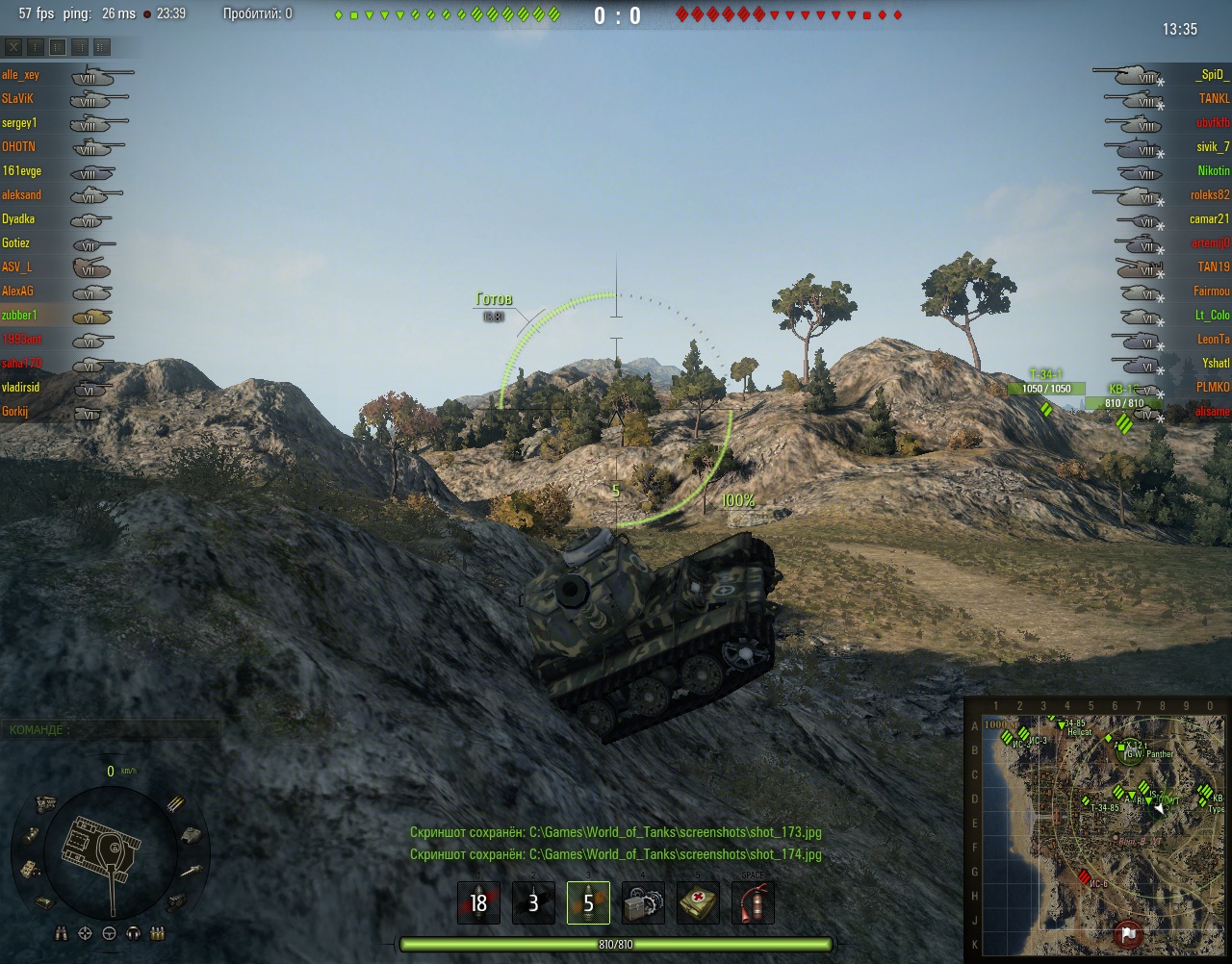Activate the fire extinguisher consumable
This screenshot has height=964, width=1232.
point(753,903)
